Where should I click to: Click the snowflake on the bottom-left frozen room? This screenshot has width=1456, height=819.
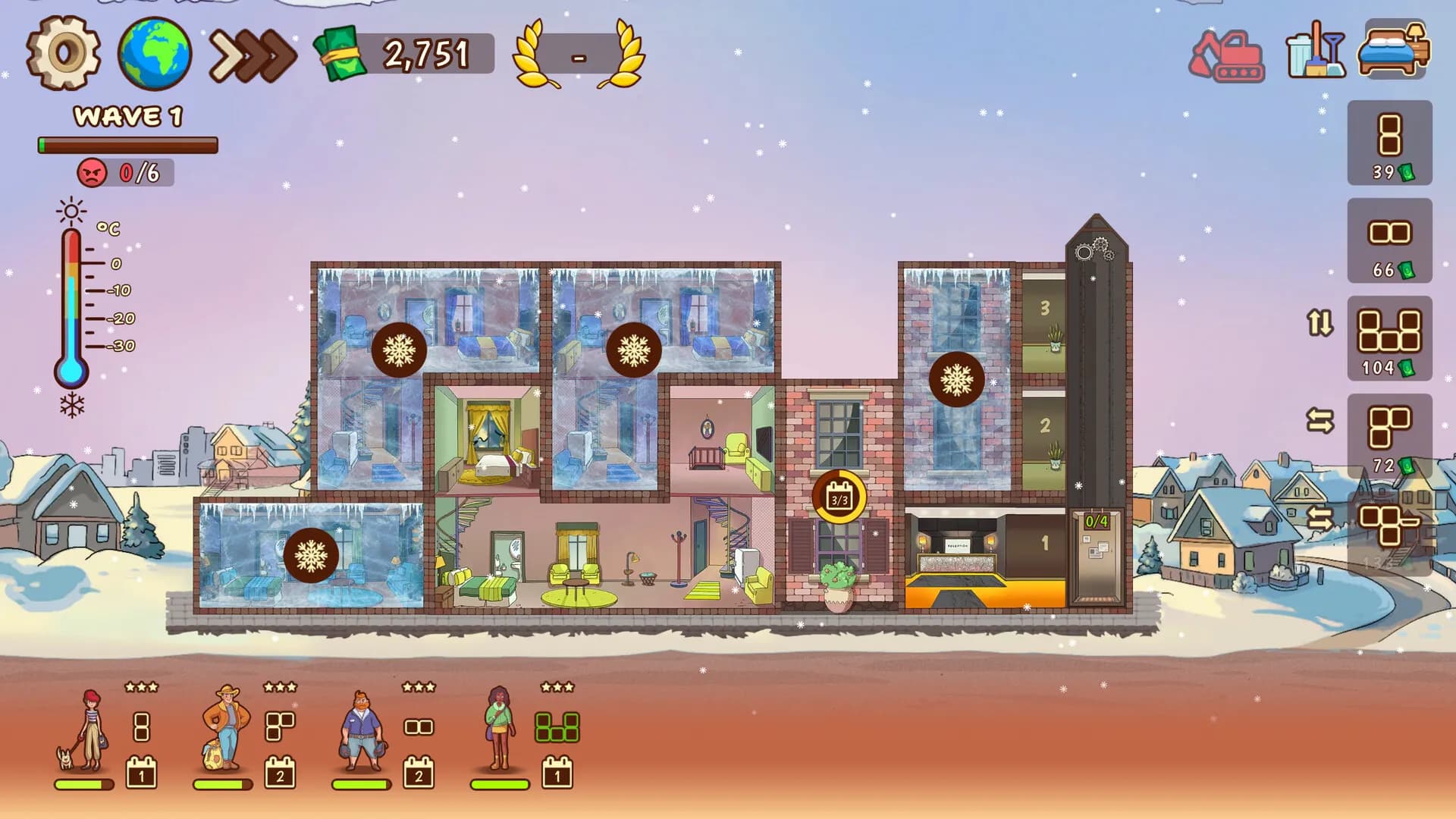311,556
